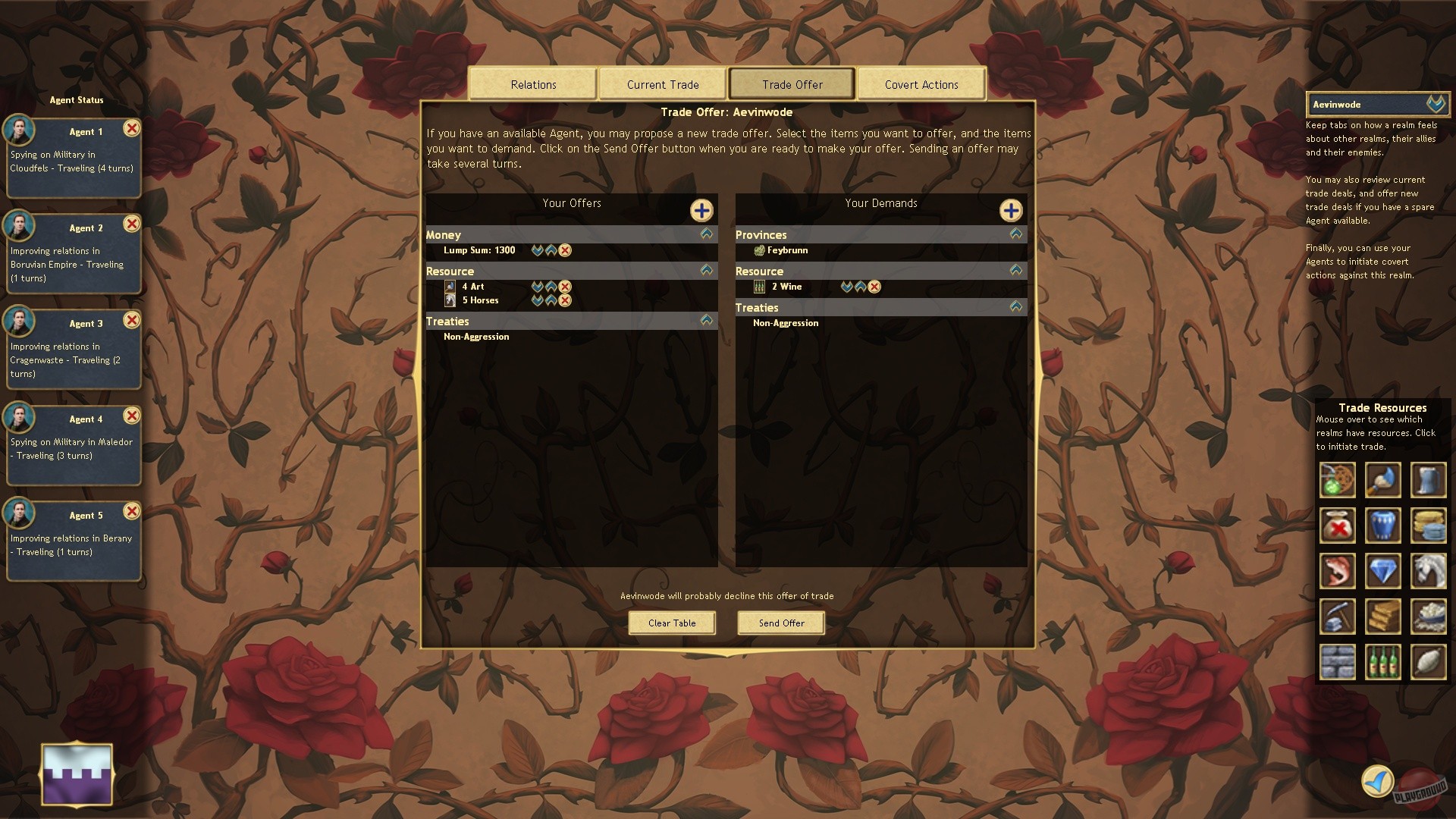Image resolution: width=1456 pixels, height=819 pixels.
Task: Switch to the Covert Actions tab
Action: [921, 83]
